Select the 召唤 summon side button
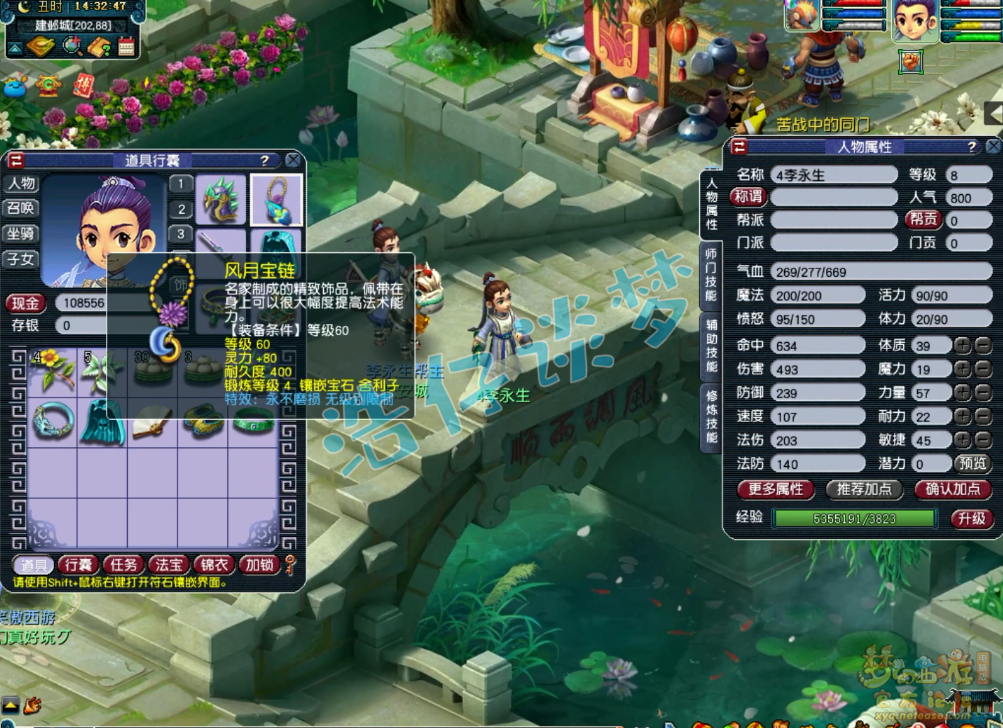The image size is (1003, 728). 21,209
